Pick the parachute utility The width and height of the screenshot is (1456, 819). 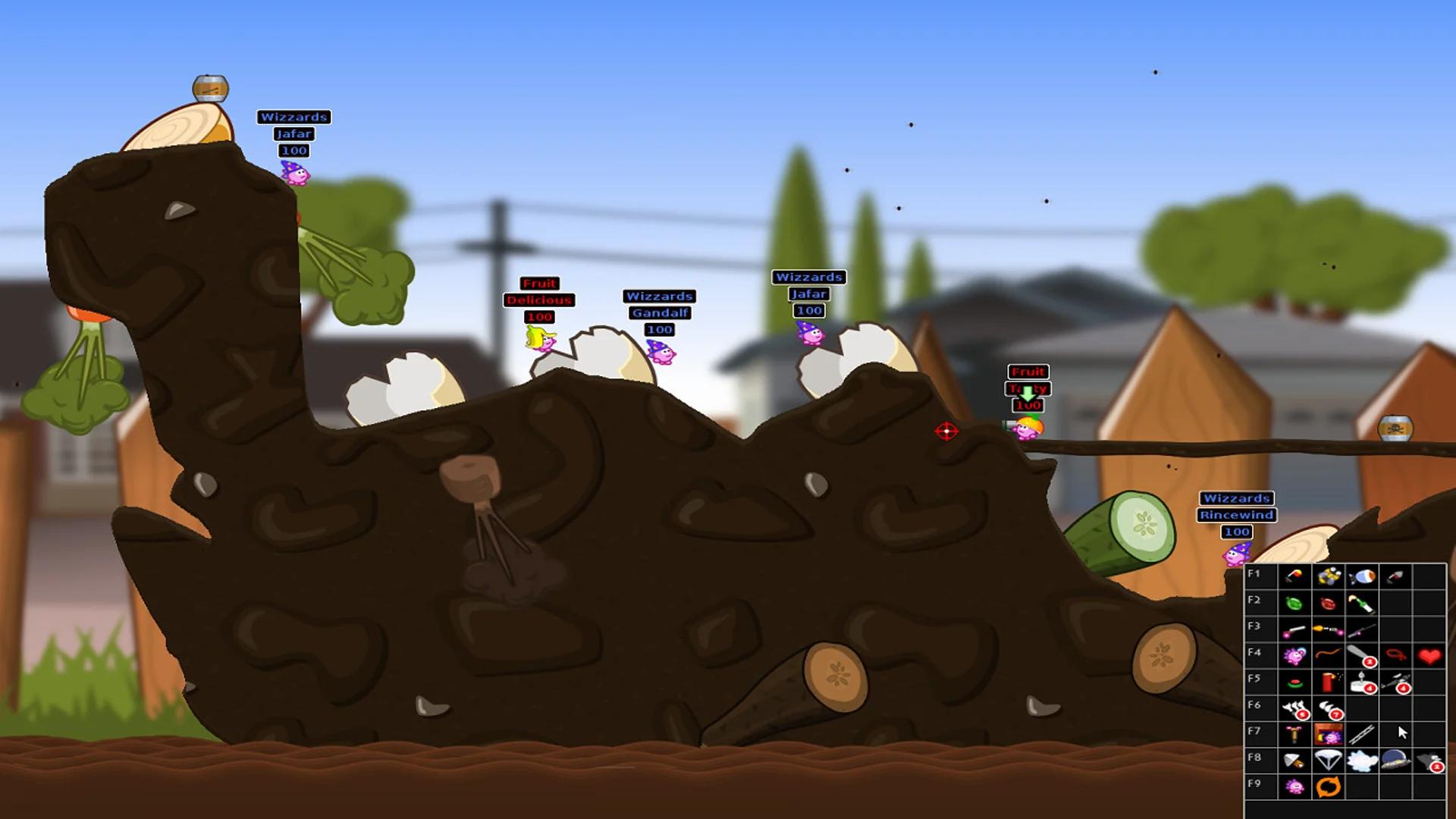(1328, 760)
